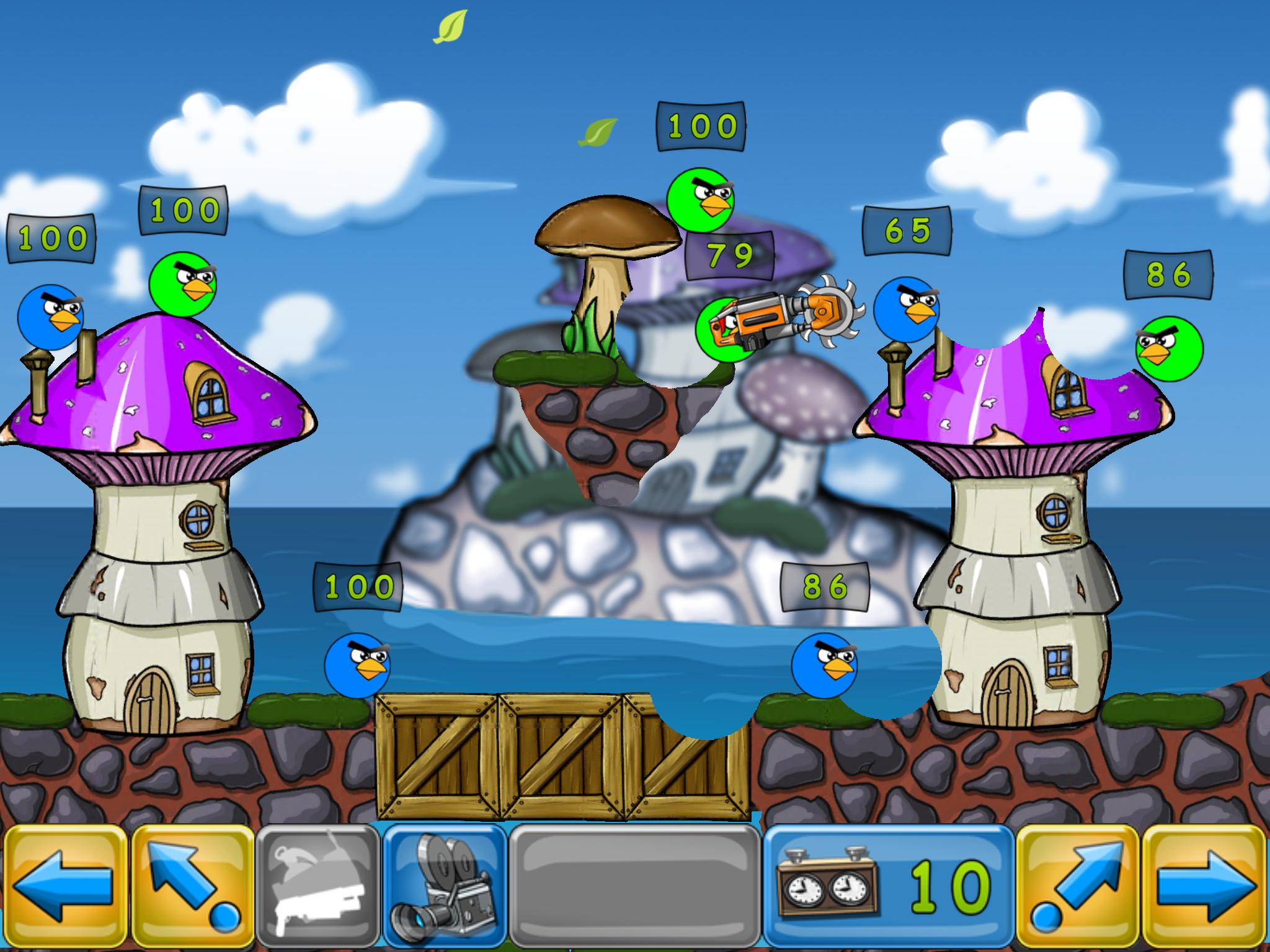
Task: Activate the film camera view button
Action: point(445,888)
